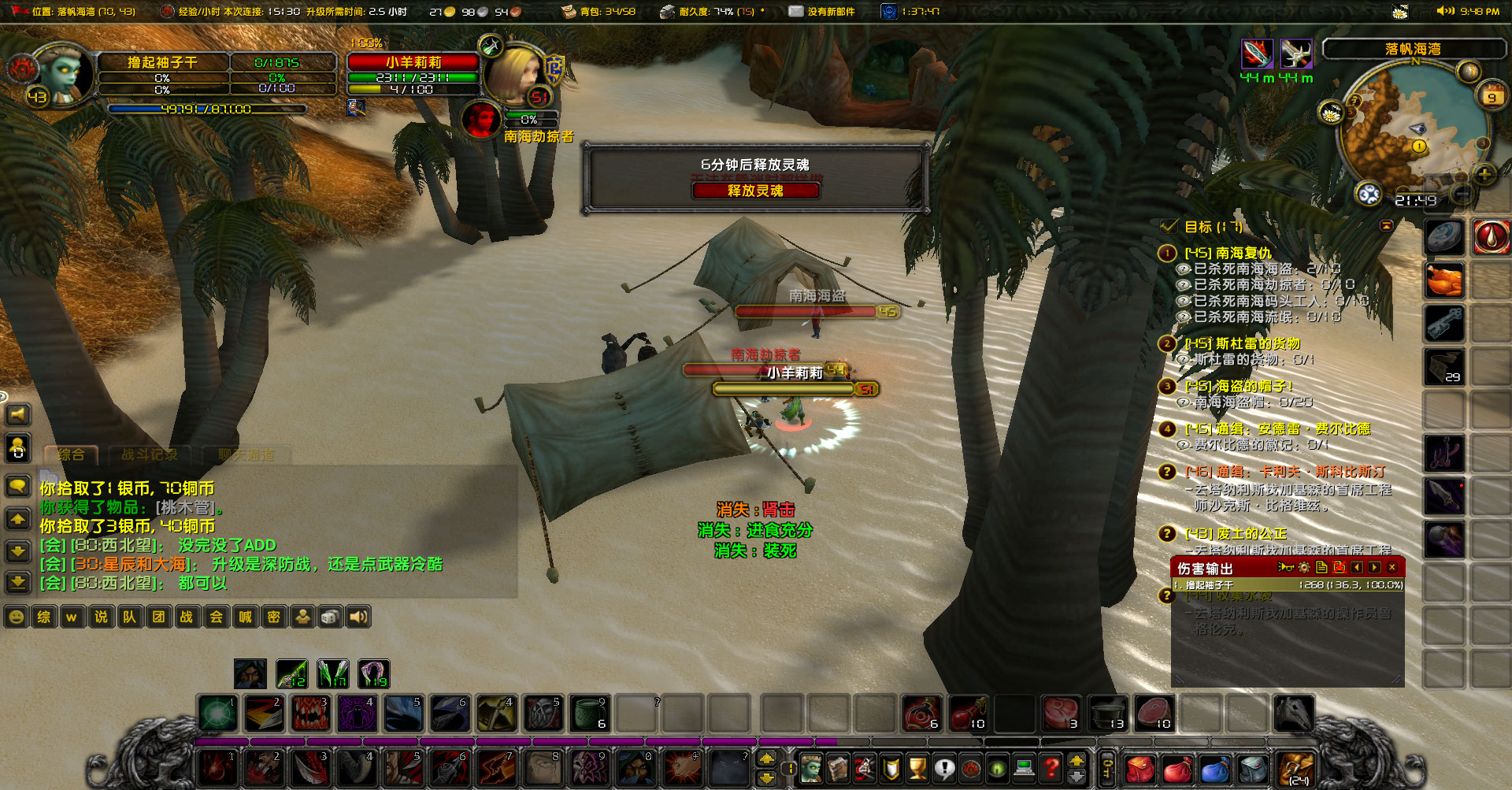This screenshot has width=1512, height=790.
Task: Zoom in the minimap with plus button
Action: pyautogui.click(x=1484, y=174)
